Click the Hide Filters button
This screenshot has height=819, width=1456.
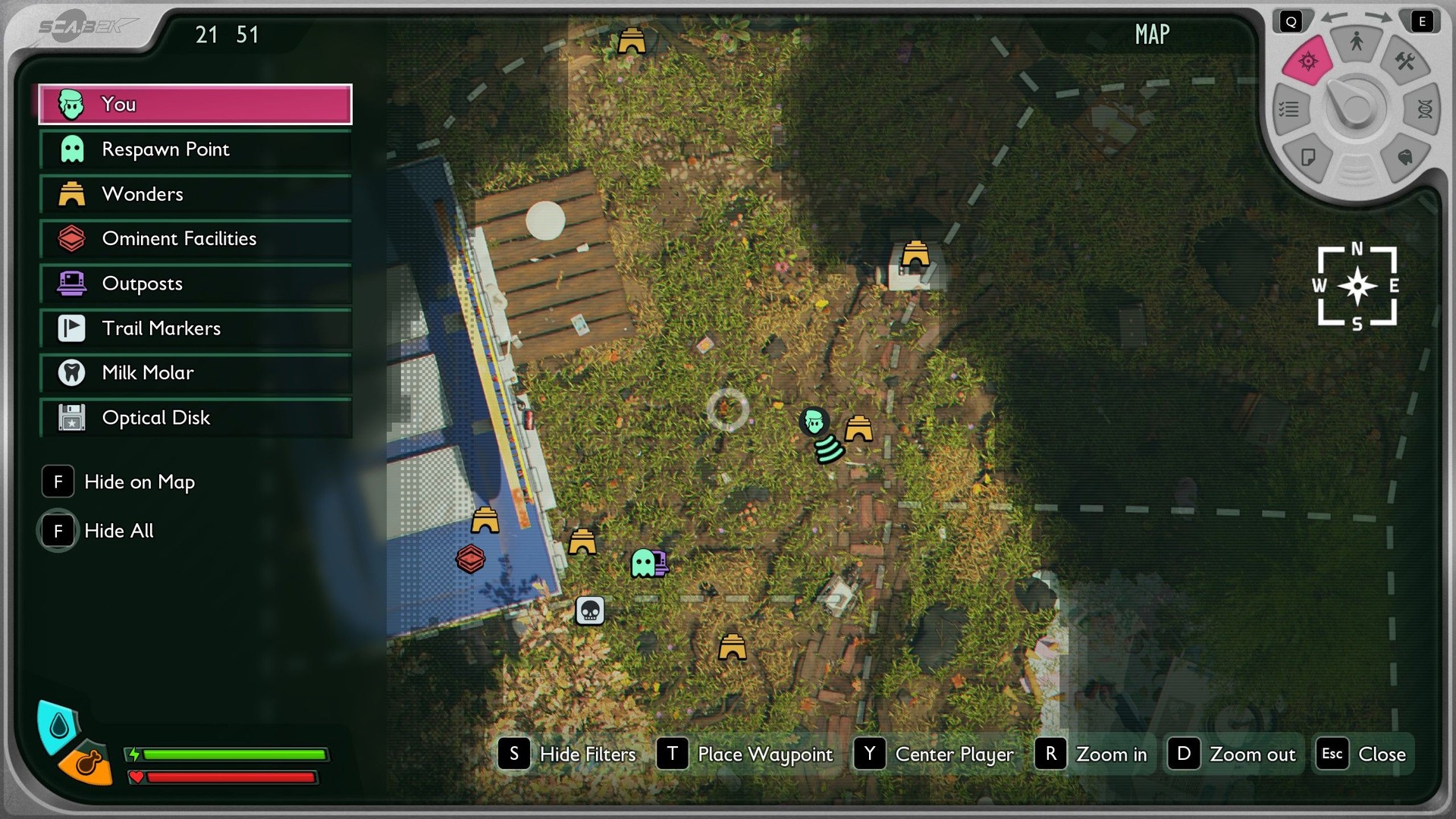(567, 754)
